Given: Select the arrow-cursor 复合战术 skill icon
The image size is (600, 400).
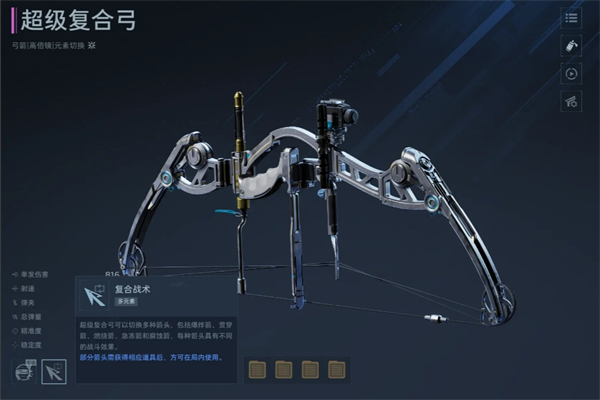Looking at the screenshot, I should click(54, 372).
